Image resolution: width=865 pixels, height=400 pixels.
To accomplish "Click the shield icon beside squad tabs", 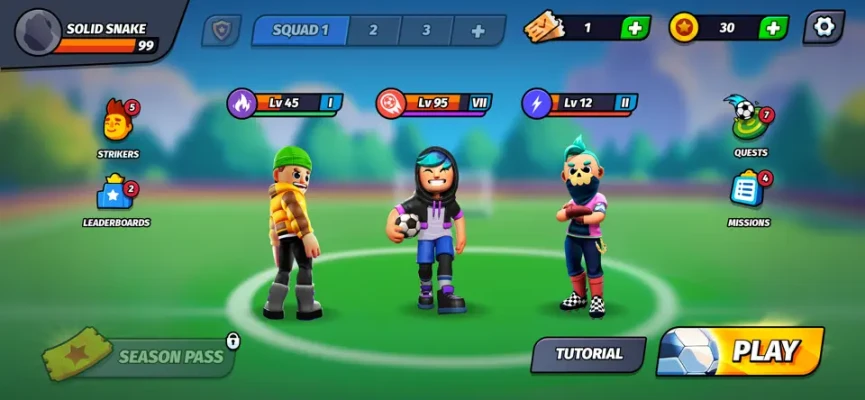I will pos(220,30).
